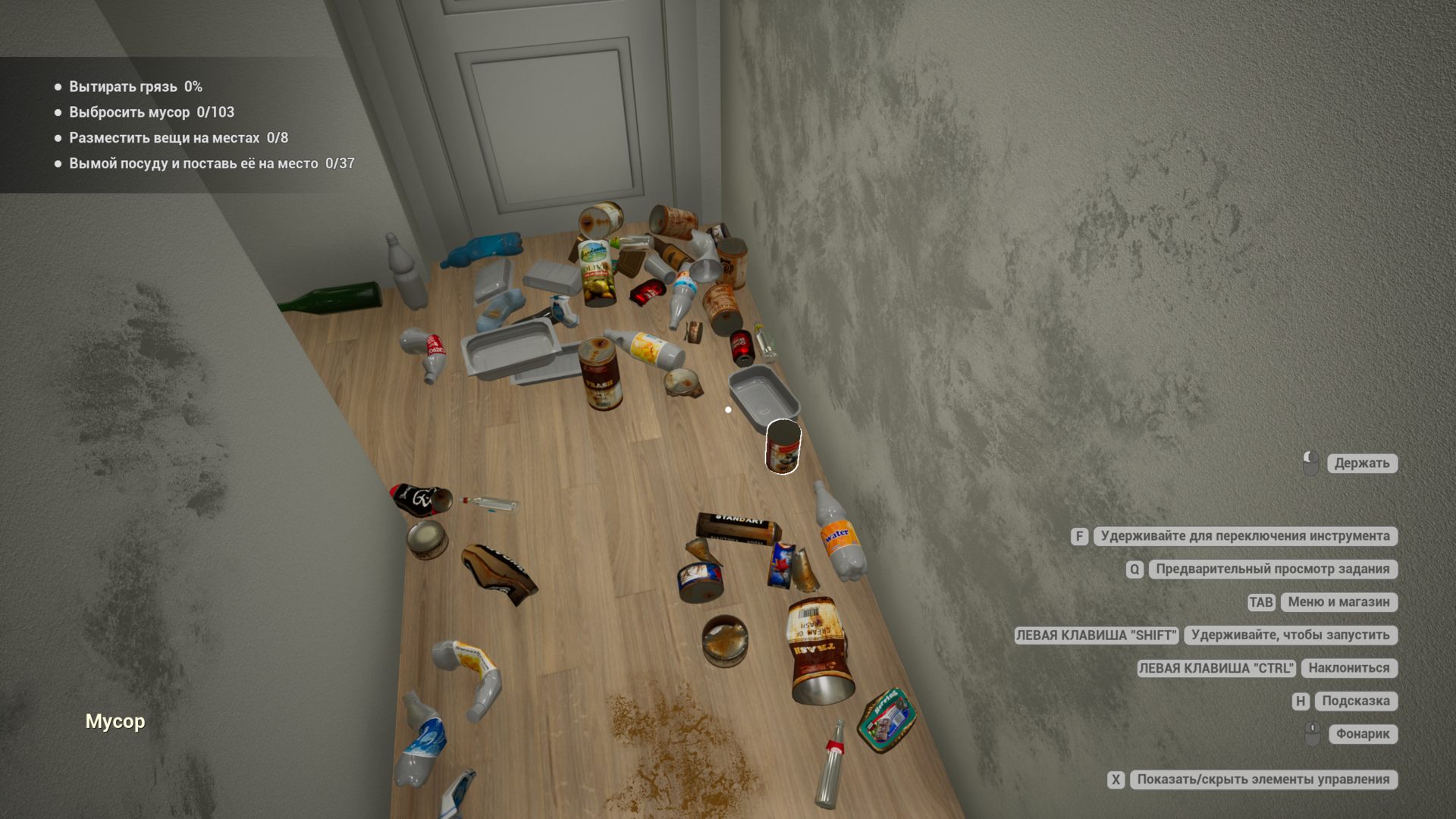Click the Мусор label at bottom left
This screenshot has width=1456, height=819.
pos(115,721)
